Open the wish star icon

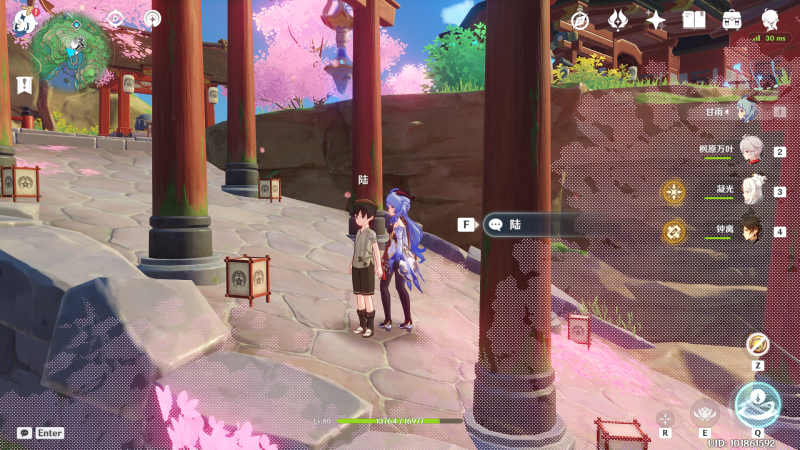(656, 20)
